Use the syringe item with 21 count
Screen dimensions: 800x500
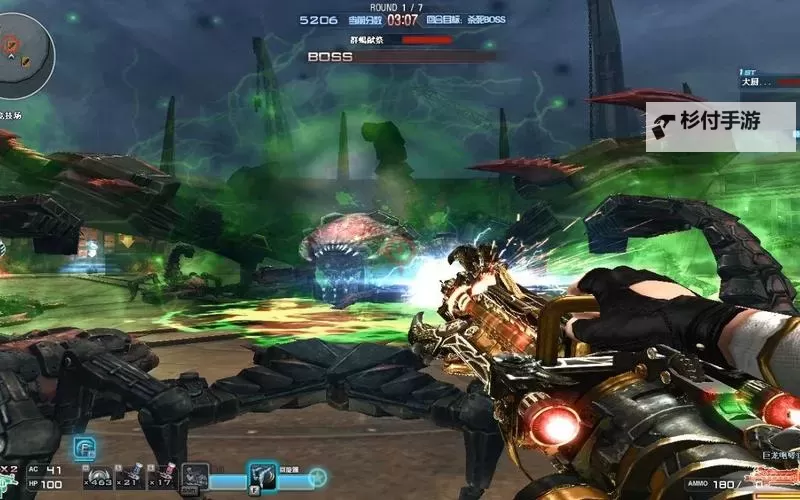pyautogui.click(x=133, y=475)
